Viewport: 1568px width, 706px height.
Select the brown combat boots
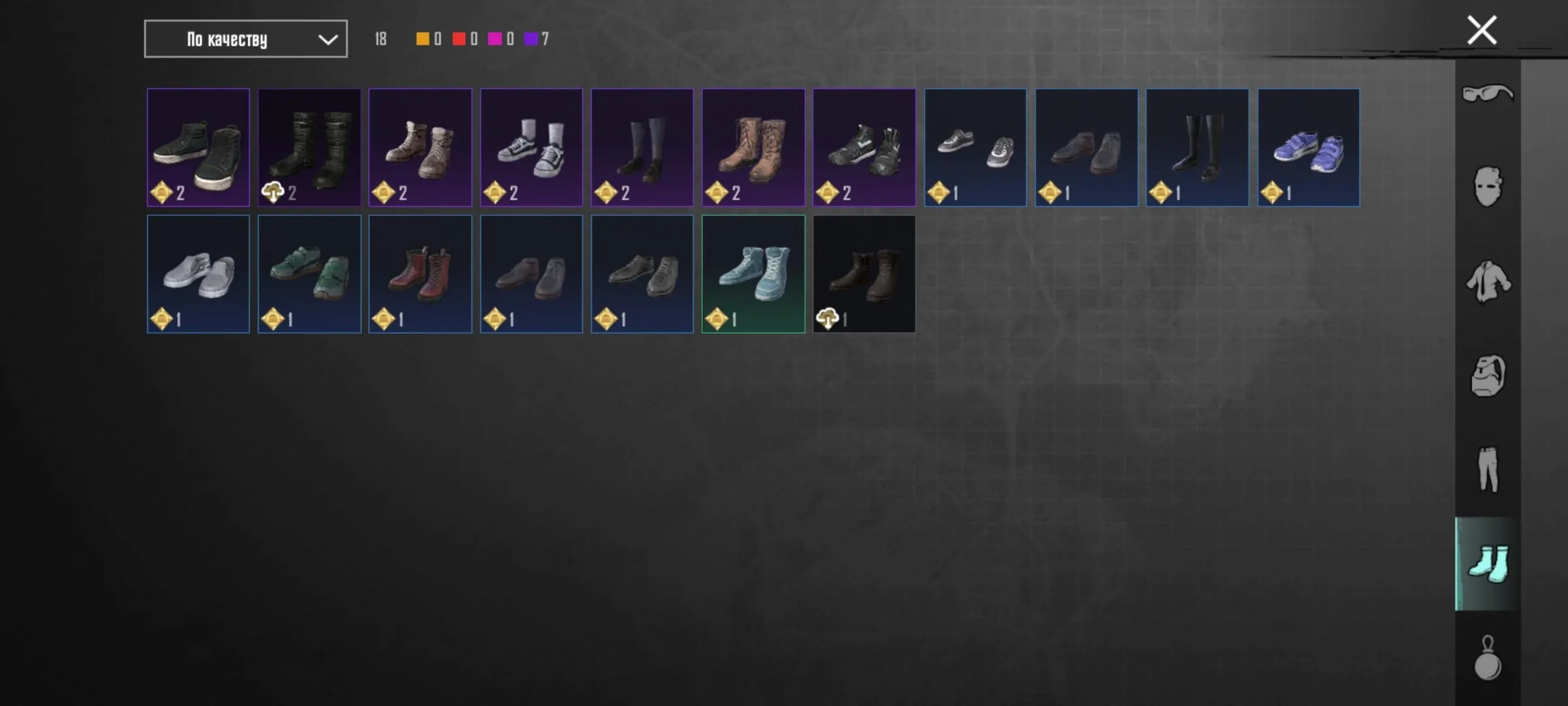[753, 146]
